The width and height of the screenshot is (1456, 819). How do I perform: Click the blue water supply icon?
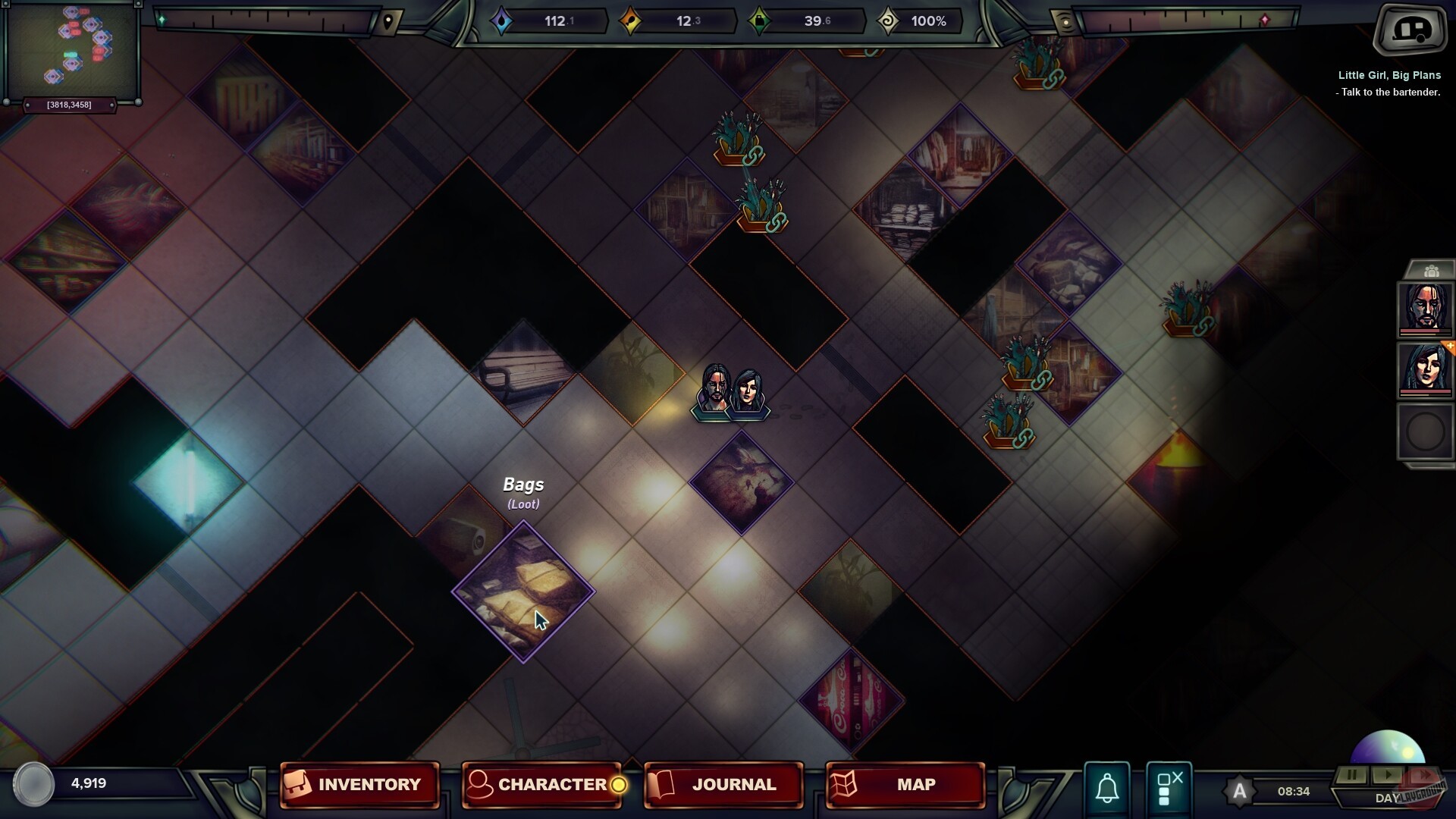point(502,20)
